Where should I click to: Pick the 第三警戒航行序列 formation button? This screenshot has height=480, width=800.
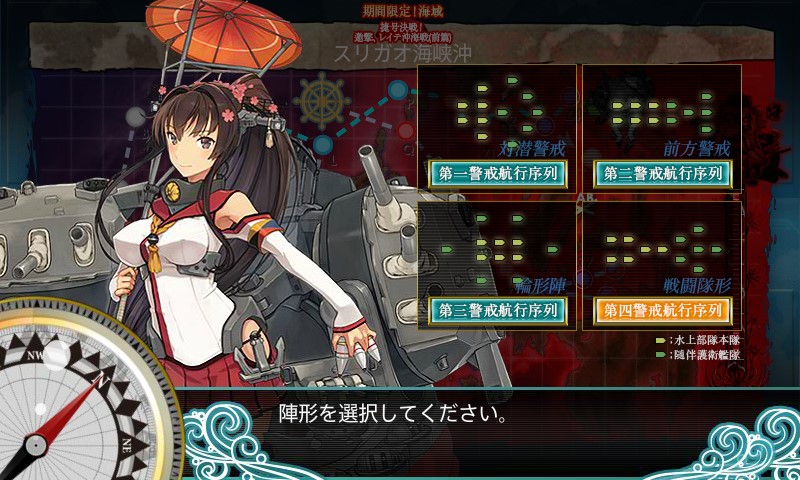click(498, 310)
